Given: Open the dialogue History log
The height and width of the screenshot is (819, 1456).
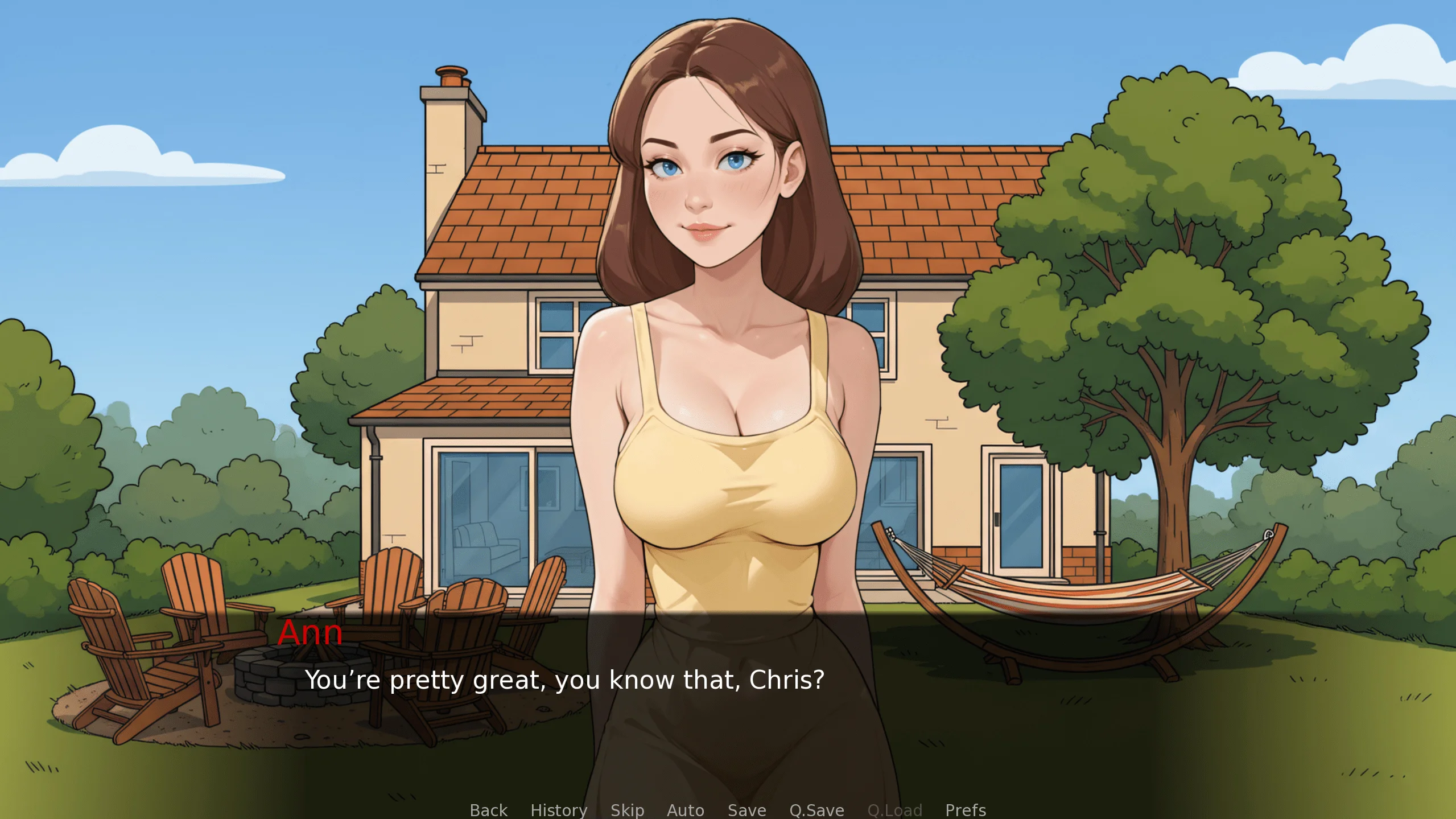Looking at the screenshot, I should pos(559,809).
